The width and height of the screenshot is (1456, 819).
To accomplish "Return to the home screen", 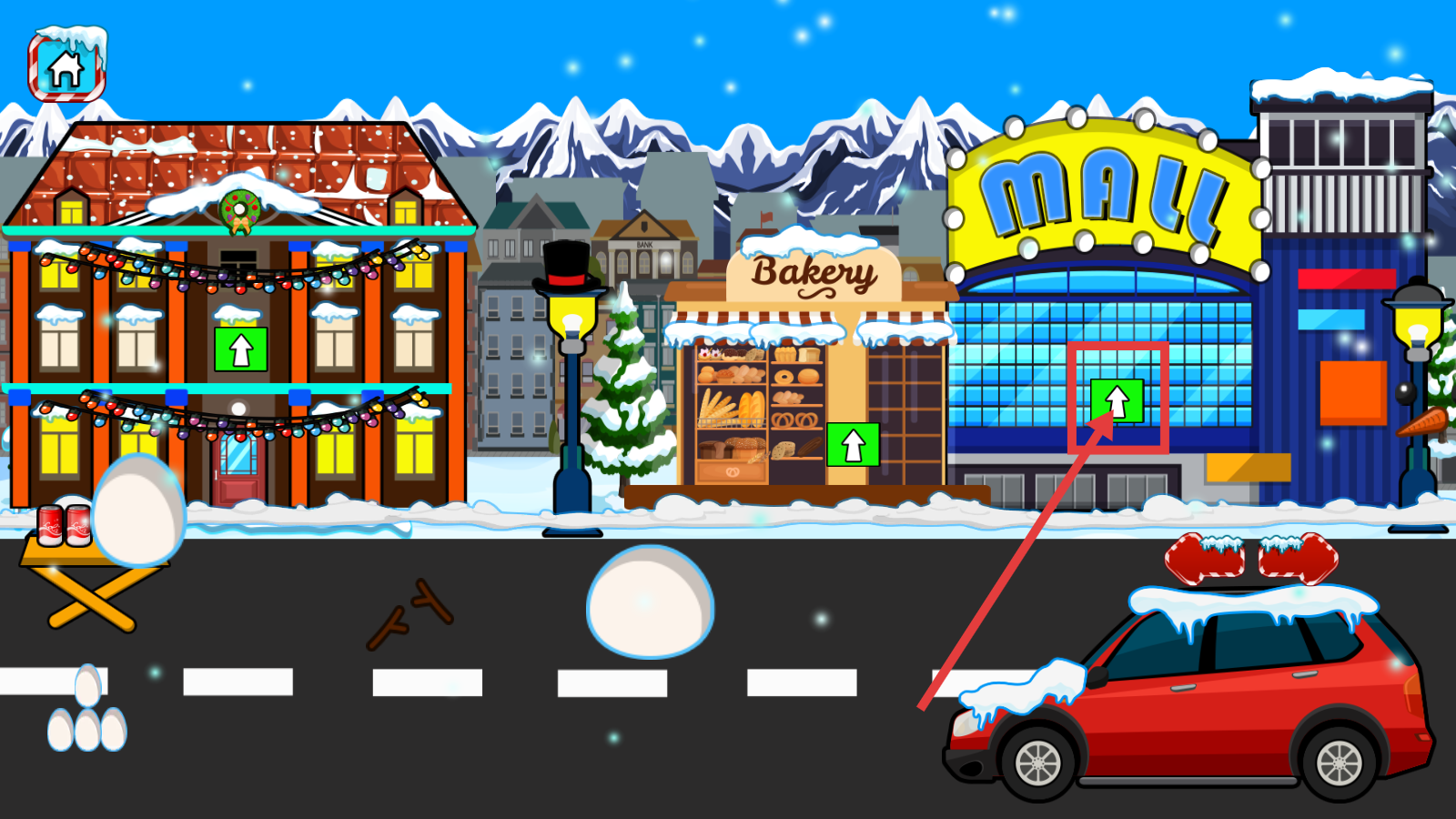I will tap(66, 68).
